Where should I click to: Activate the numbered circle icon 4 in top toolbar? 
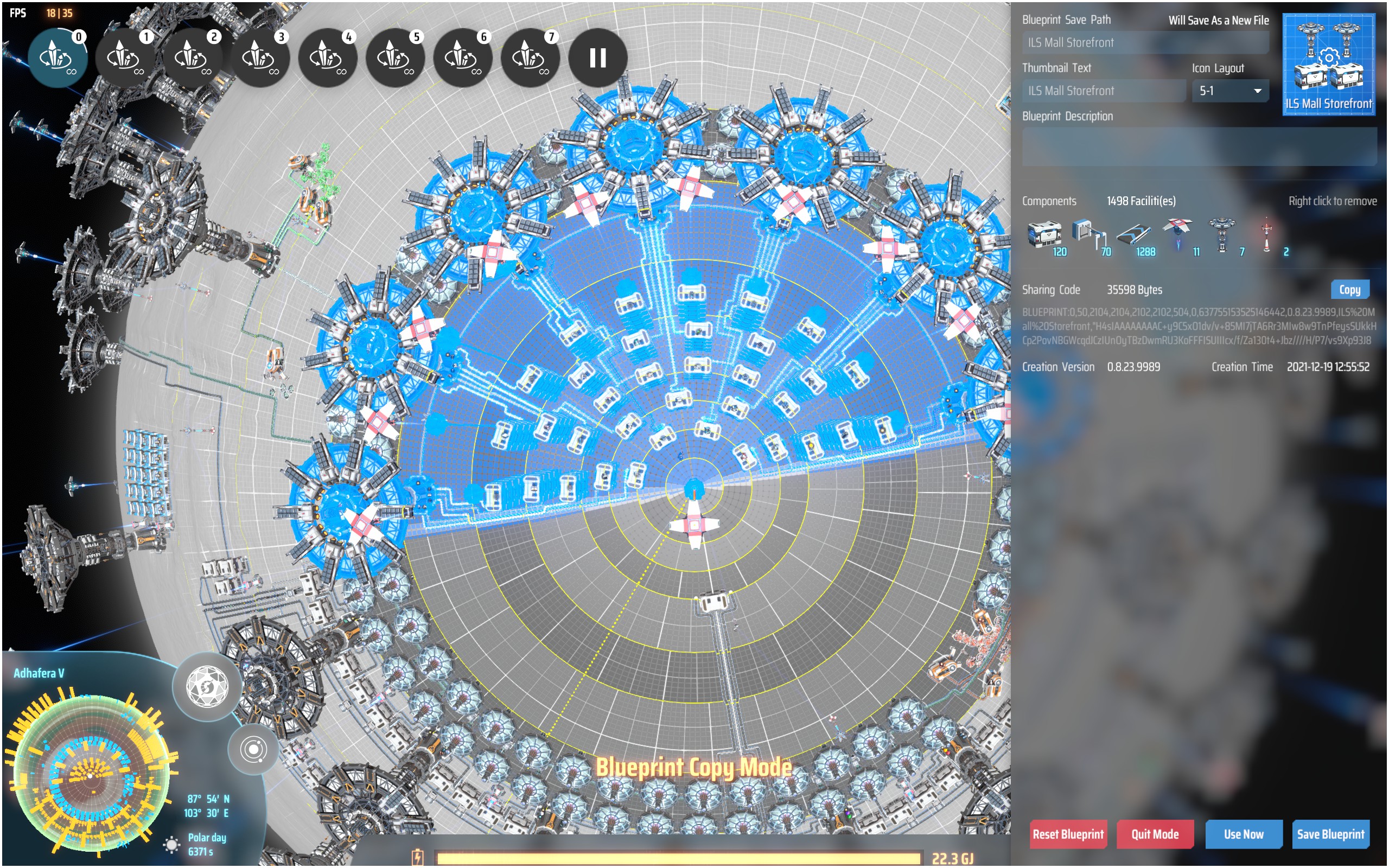click(x=327, y=58)
